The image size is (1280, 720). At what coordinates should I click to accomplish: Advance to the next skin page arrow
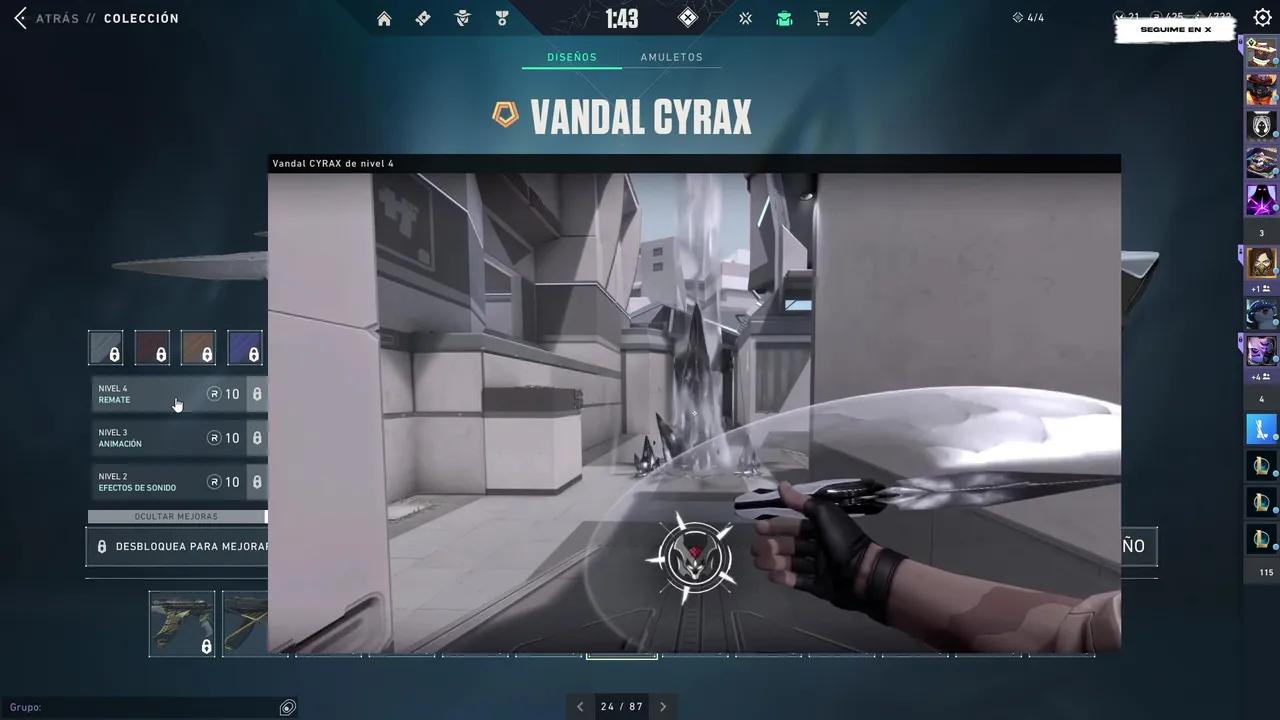point(662,706)
